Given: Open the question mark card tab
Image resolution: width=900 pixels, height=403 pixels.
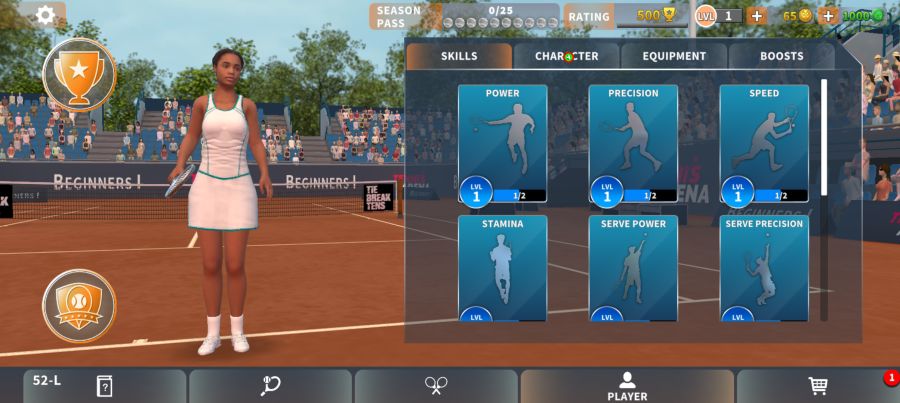Looking at the screenshot, I should [104, 386].
